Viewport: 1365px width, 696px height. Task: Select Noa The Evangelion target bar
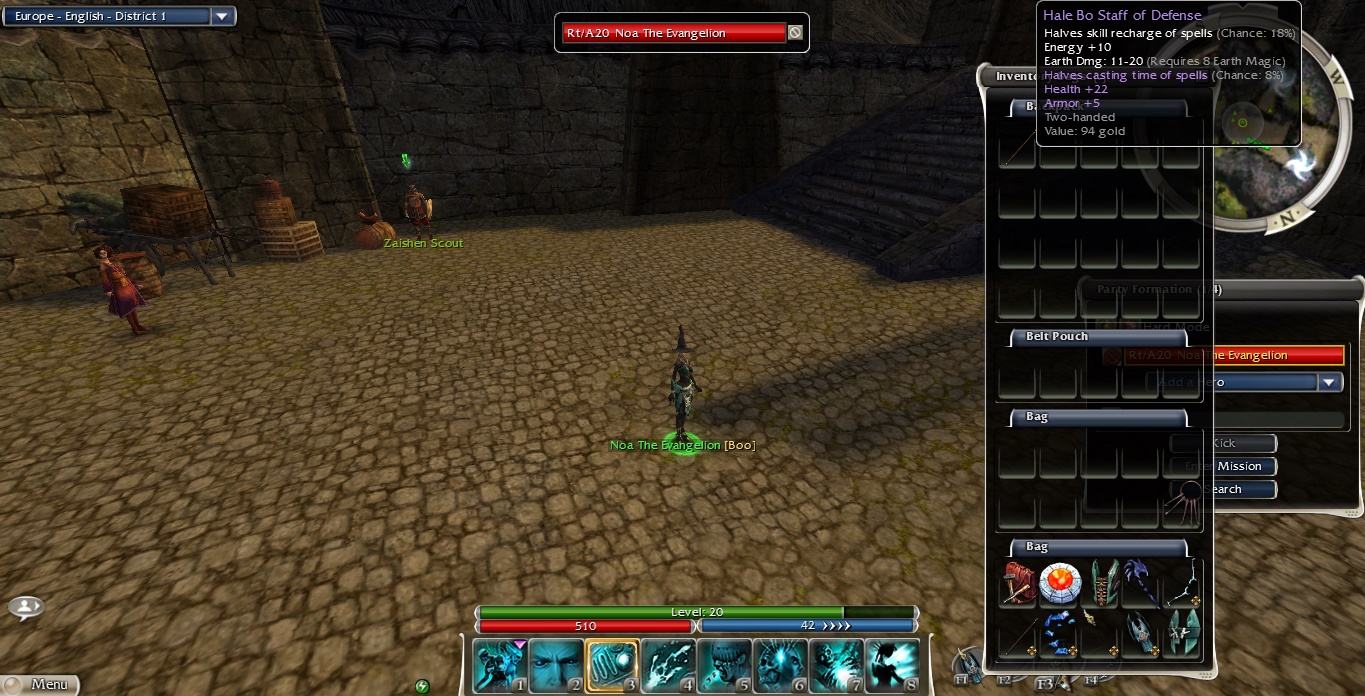tap(674, 33)
